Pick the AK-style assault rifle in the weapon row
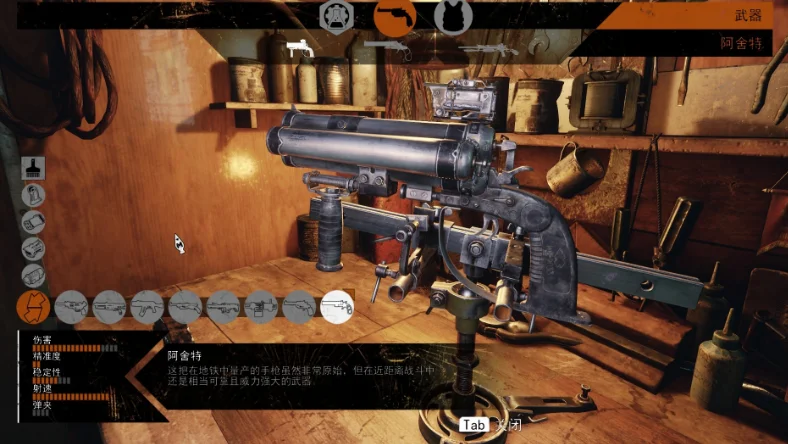The width and height of the screenshot is (788, 444). pos(147,306)
